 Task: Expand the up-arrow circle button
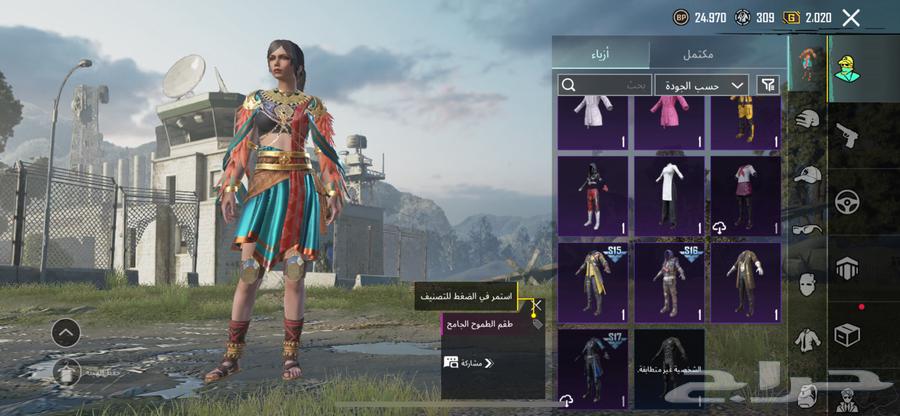pos(66,332)
